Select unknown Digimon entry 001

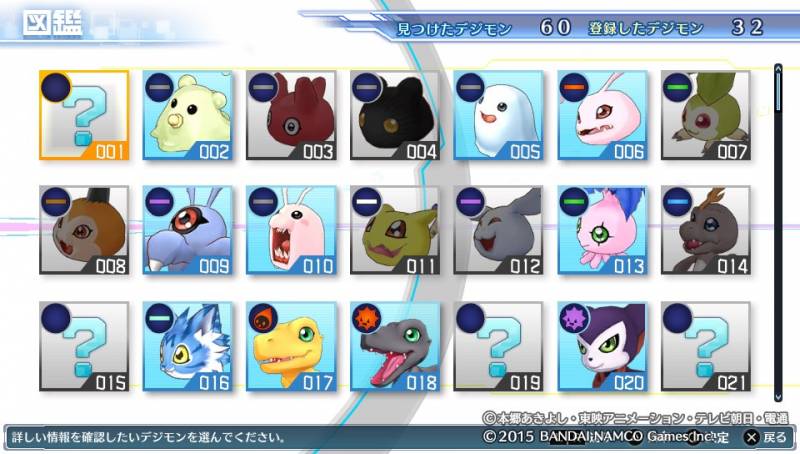click(84, 116)
